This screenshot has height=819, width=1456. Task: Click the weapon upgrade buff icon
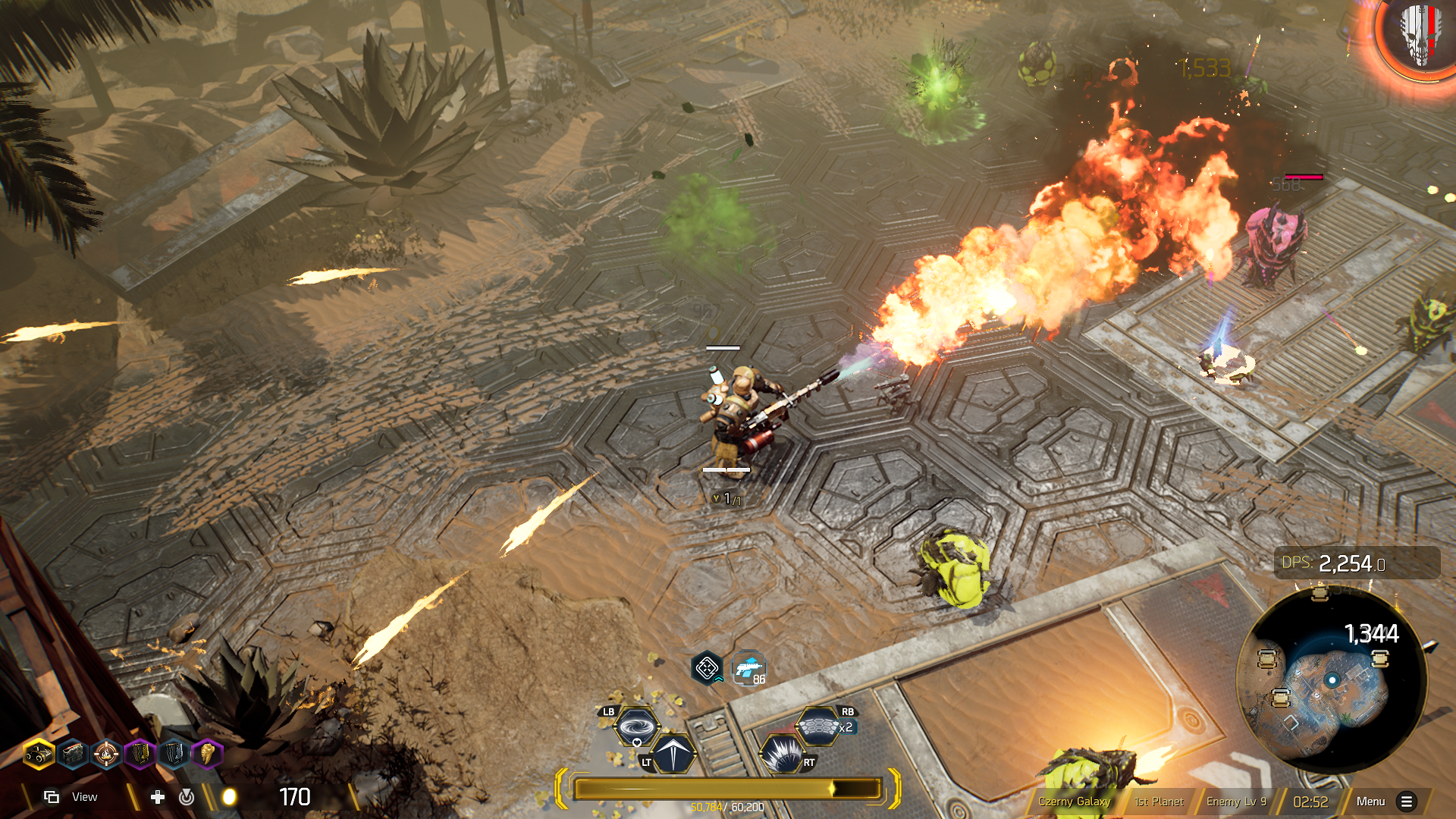coord(748,669)
